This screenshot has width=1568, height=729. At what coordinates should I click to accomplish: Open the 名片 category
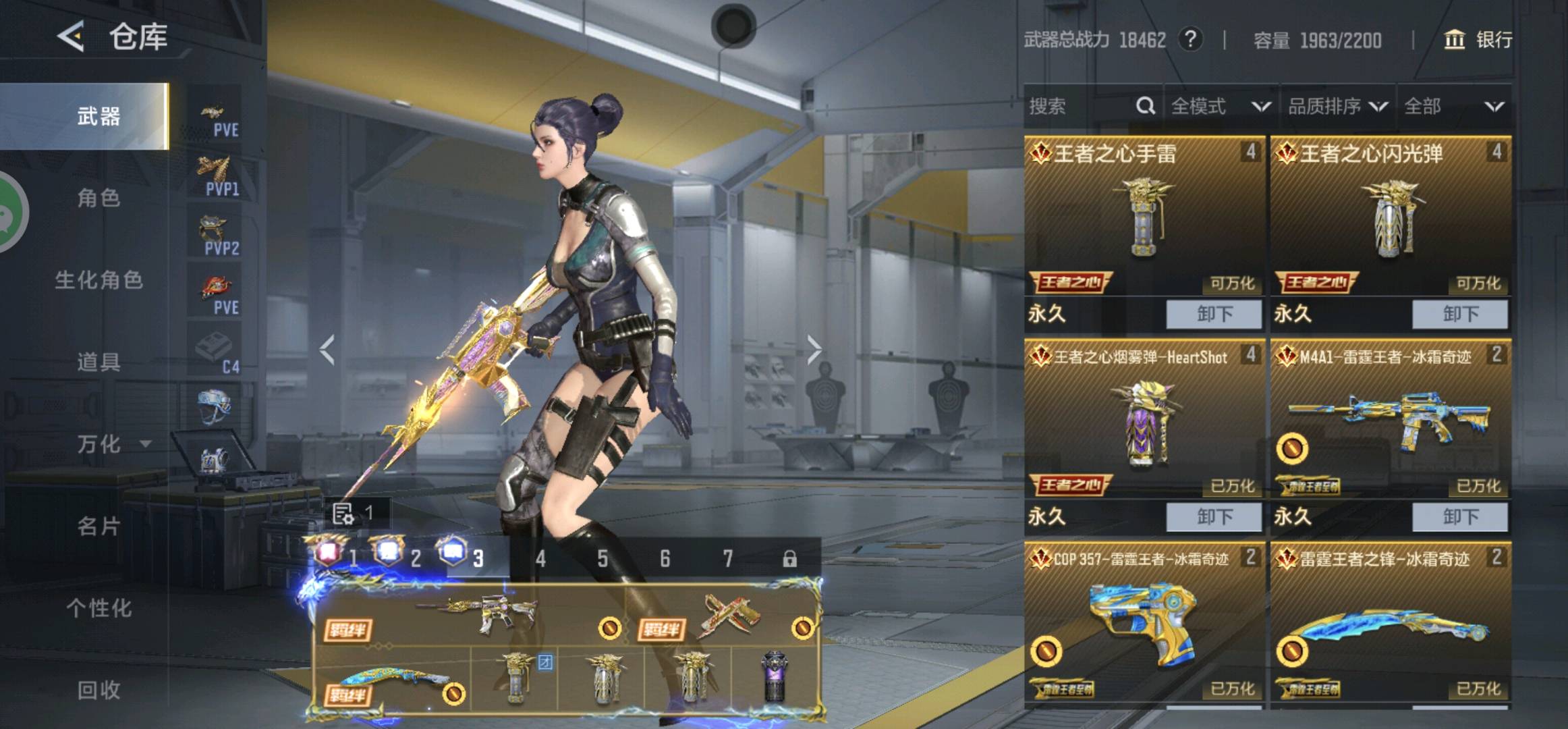point(99,526)
